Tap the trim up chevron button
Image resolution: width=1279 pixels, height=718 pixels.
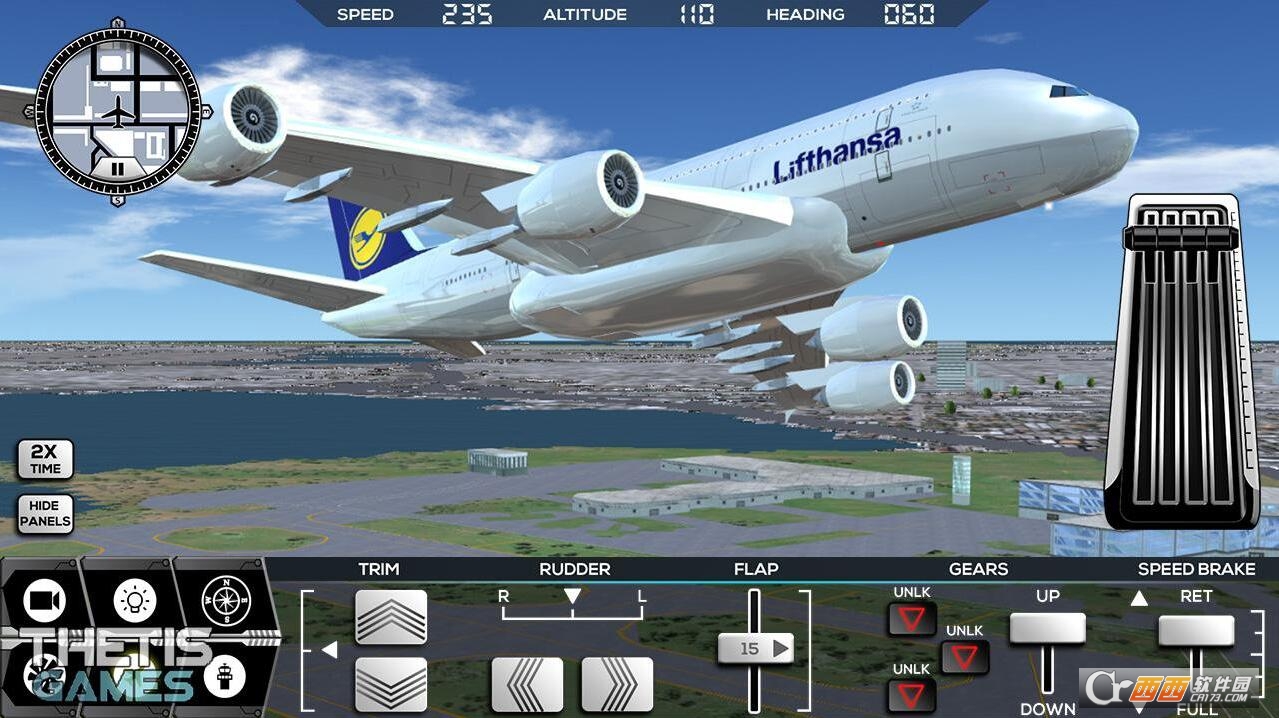click(x=391, y=617)
